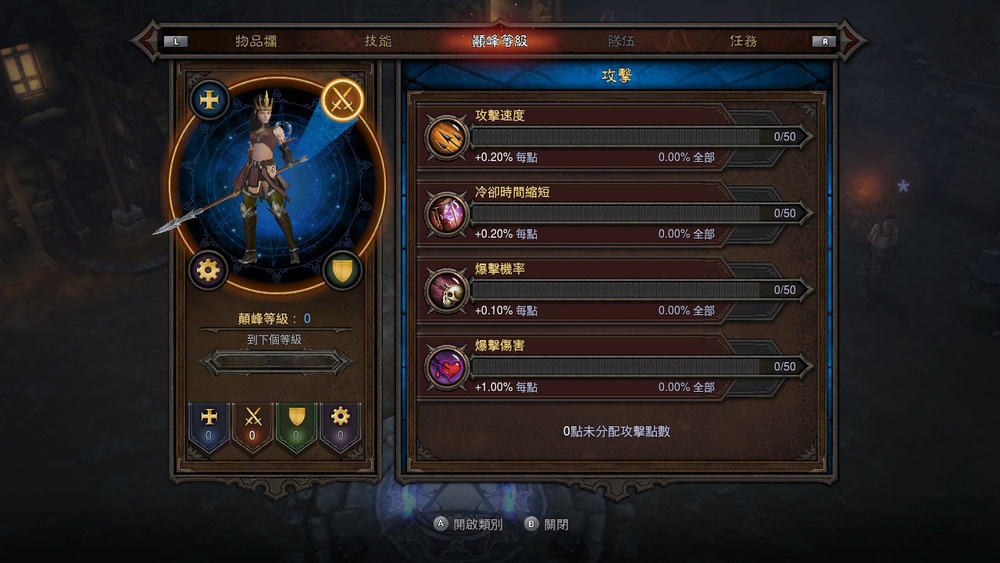Open the 任務 quests tab

pyautogui.click(x=743, y=42)
